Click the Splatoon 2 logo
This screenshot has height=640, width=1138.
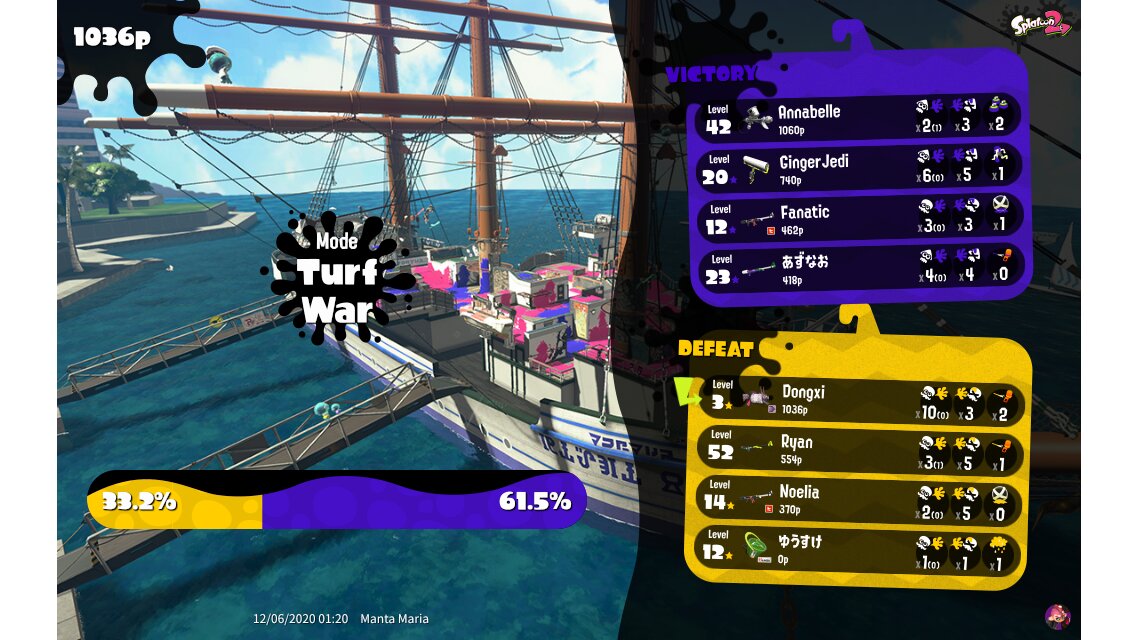pyautogui.click(x=1042, y=23)
